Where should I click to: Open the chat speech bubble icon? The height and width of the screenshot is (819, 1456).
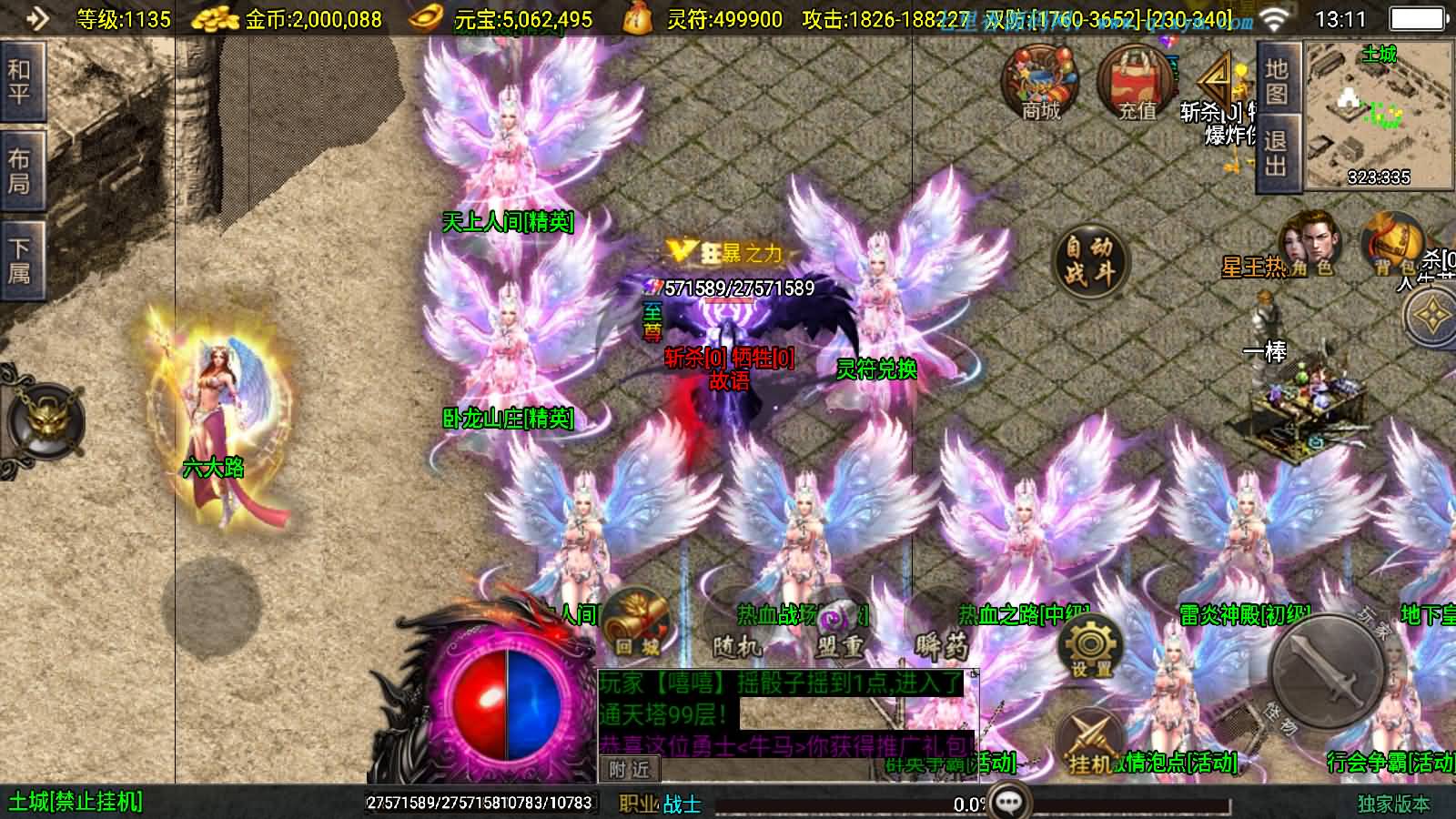(1009, 803)
